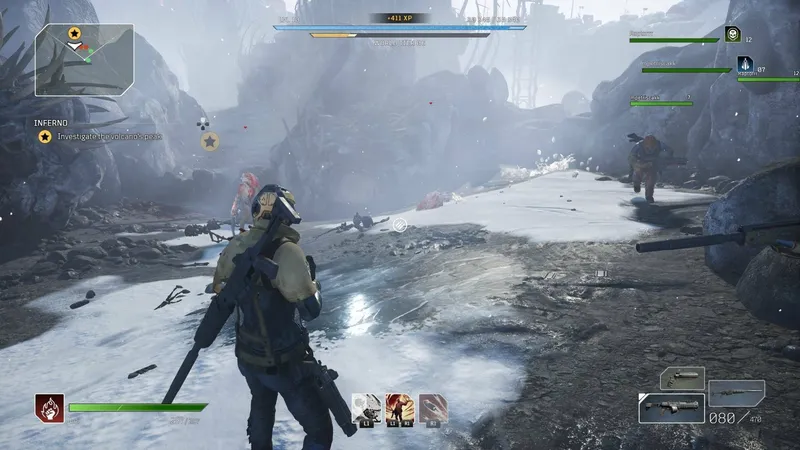Image resolution: width=800 pixels, height=450 pixels.
Task: Click the red flame class icon
Action: (x=48, y=407)
